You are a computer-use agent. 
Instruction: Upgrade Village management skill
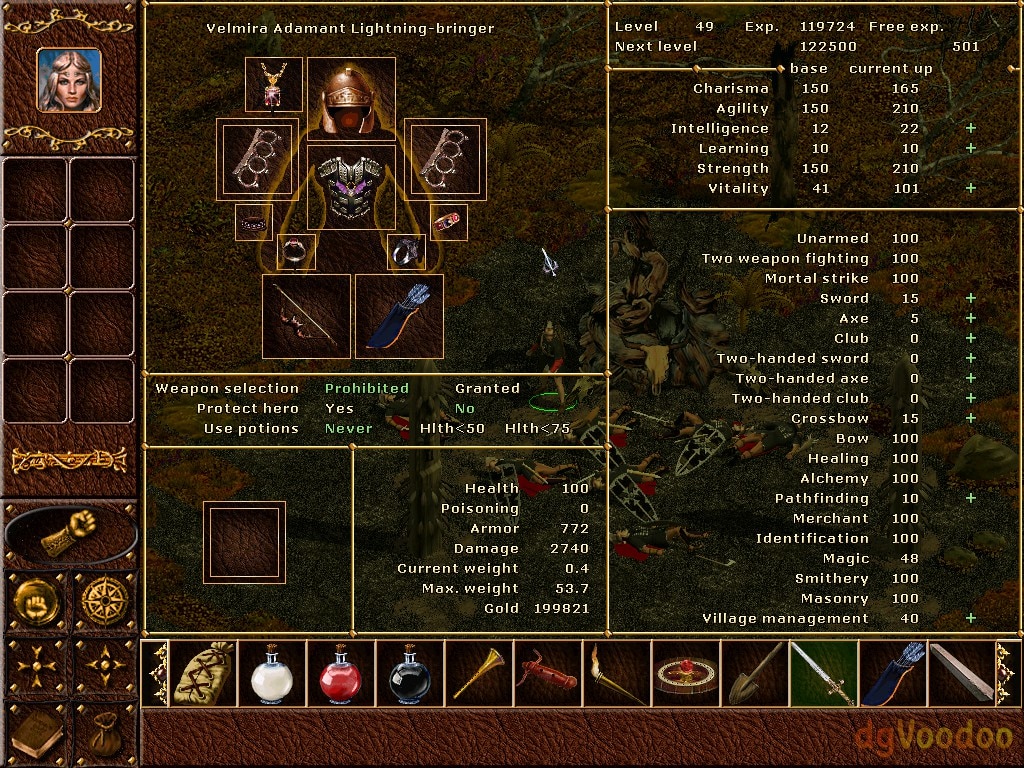pyautogui.click(x=969, y=618)
